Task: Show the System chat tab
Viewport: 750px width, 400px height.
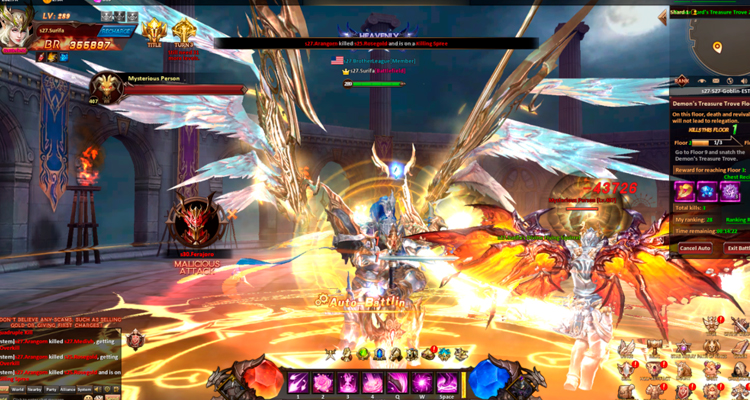Action: [85, 388]
